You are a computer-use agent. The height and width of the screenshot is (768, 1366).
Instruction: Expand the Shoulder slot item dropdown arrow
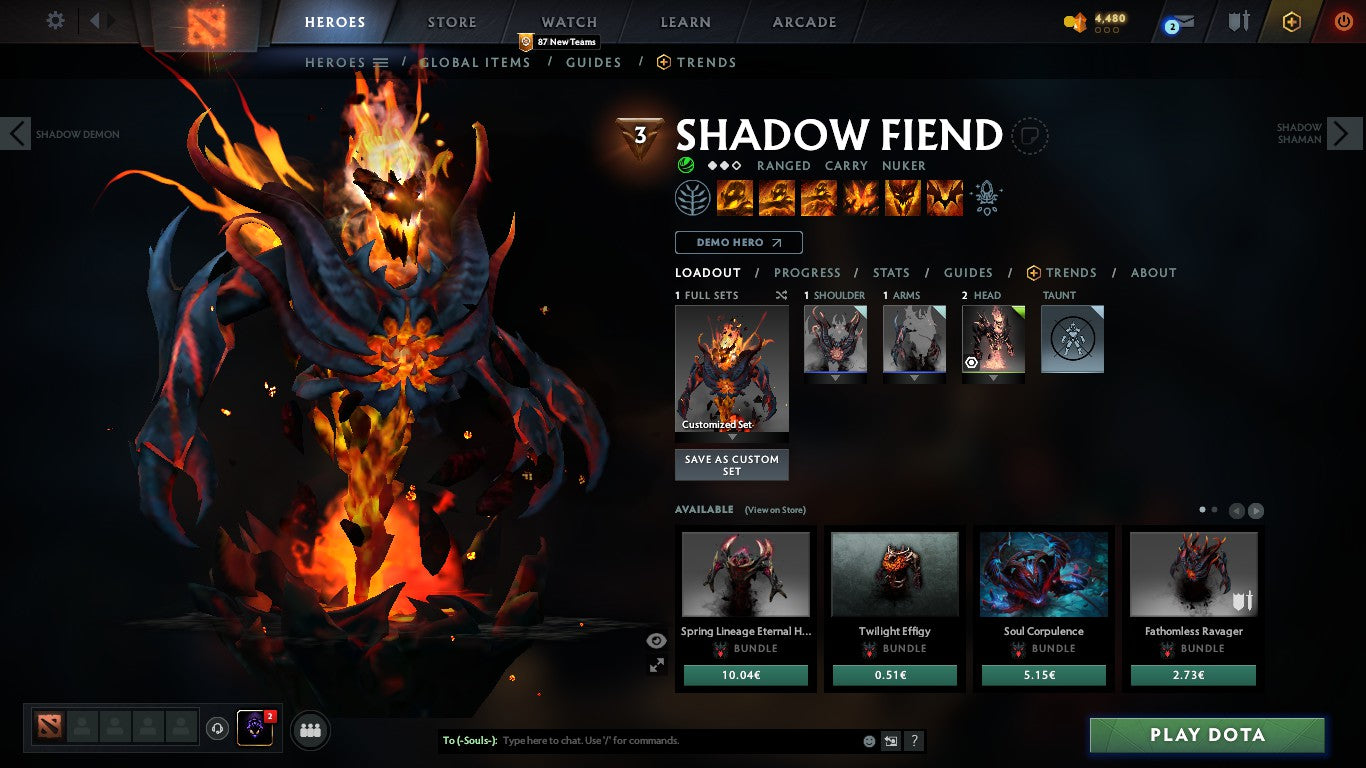836,377
